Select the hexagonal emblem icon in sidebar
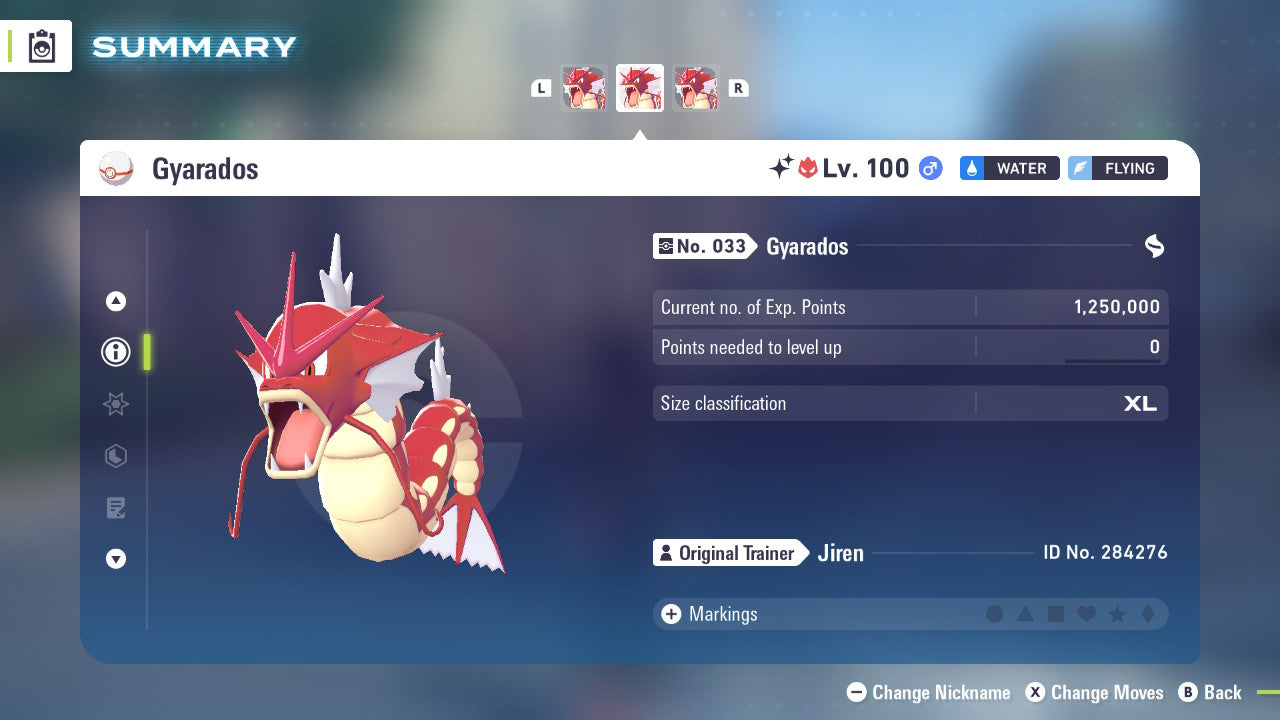 pos(115,456)
